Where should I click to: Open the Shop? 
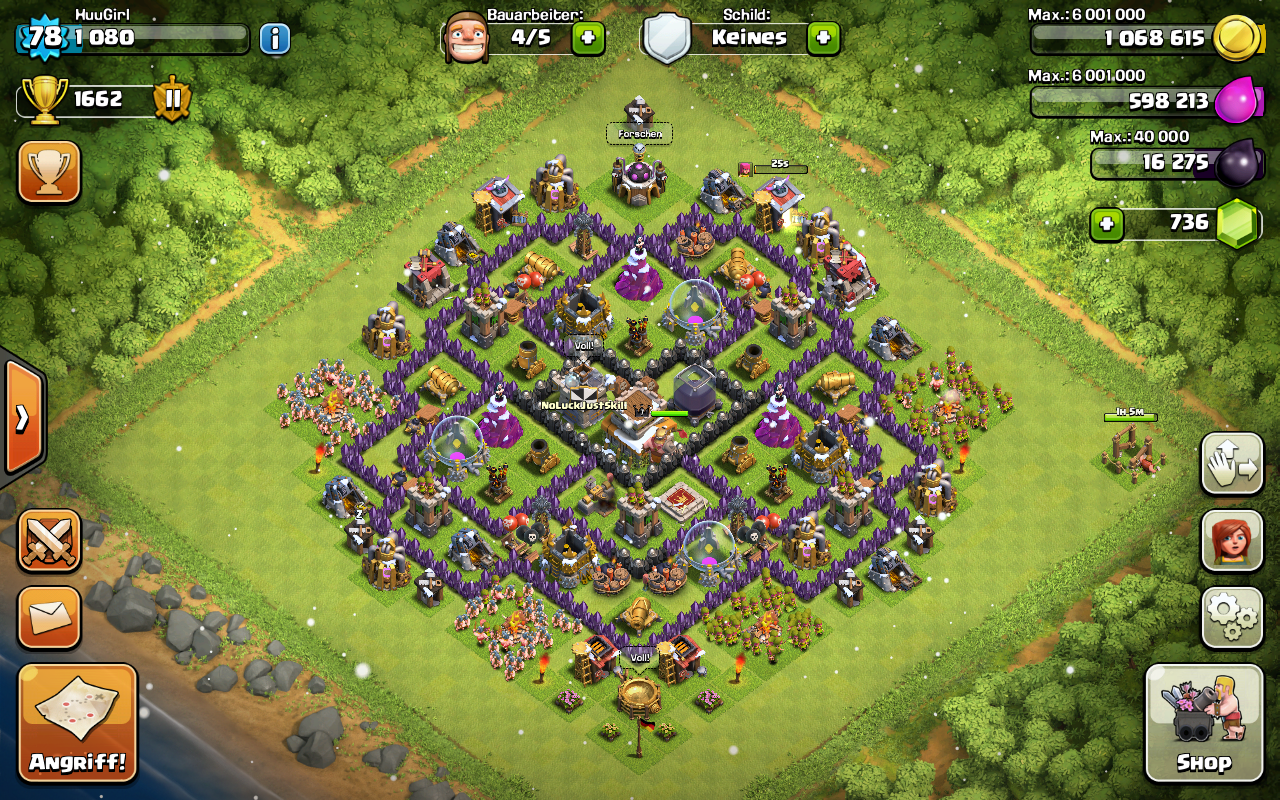pyautogui.click(x=1203, y=722)
